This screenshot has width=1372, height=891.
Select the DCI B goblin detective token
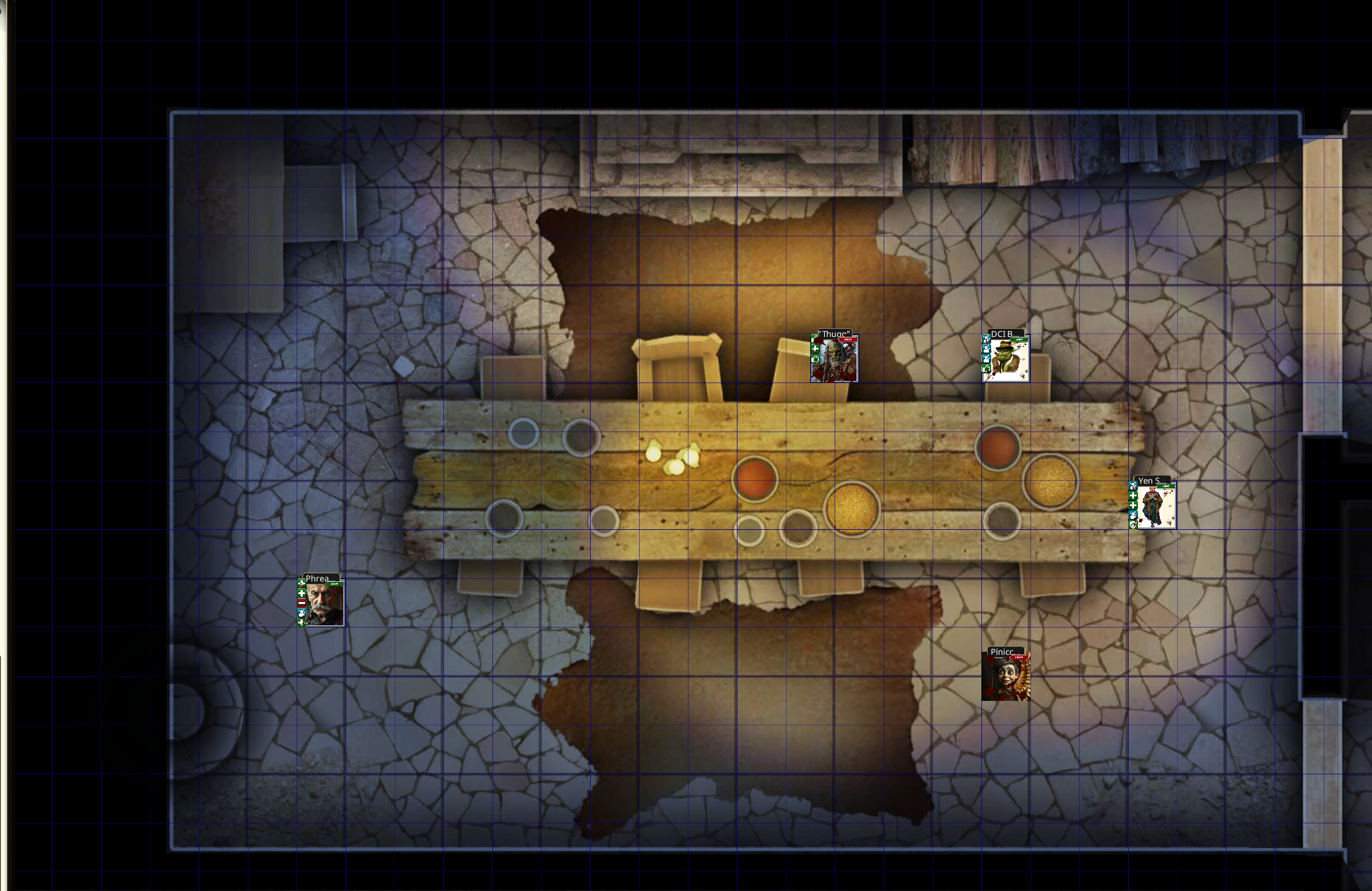[1008, 361]
